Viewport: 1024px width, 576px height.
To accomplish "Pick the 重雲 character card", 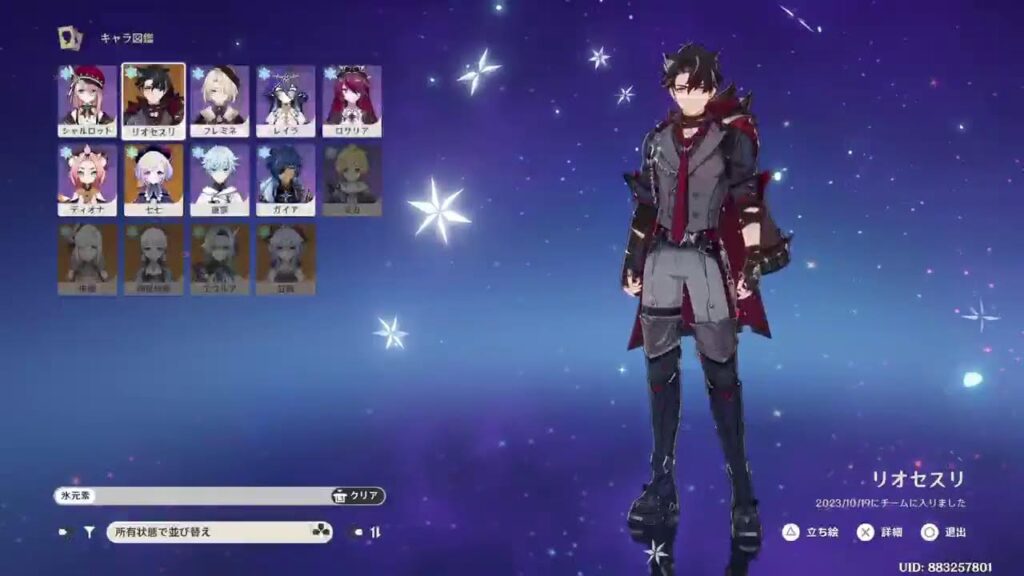I will point(219,180).
